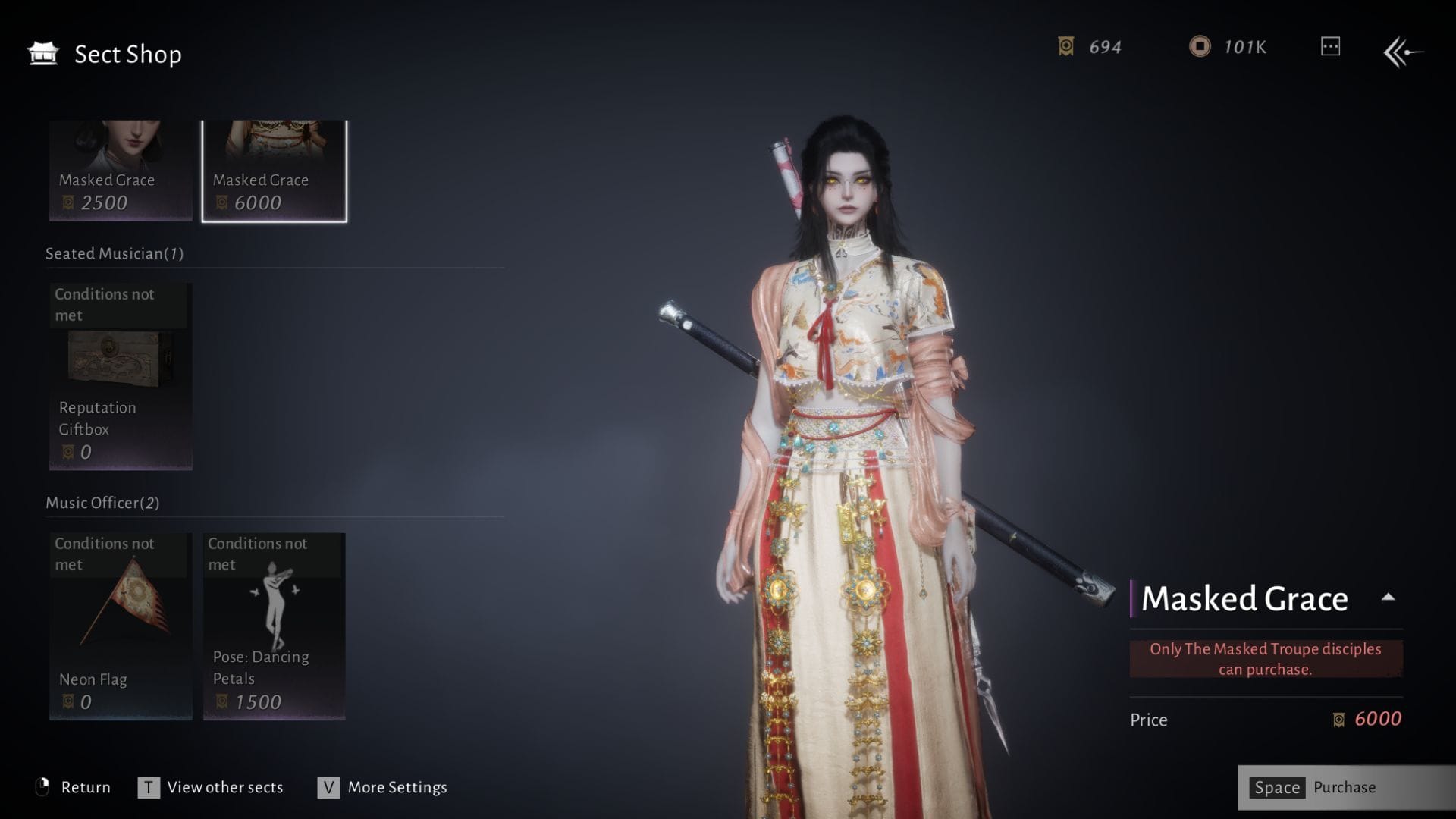Click the double-chevron back arrow icon top right
Viewport: 1456px width, 819px height.
tap(1402, 52)
